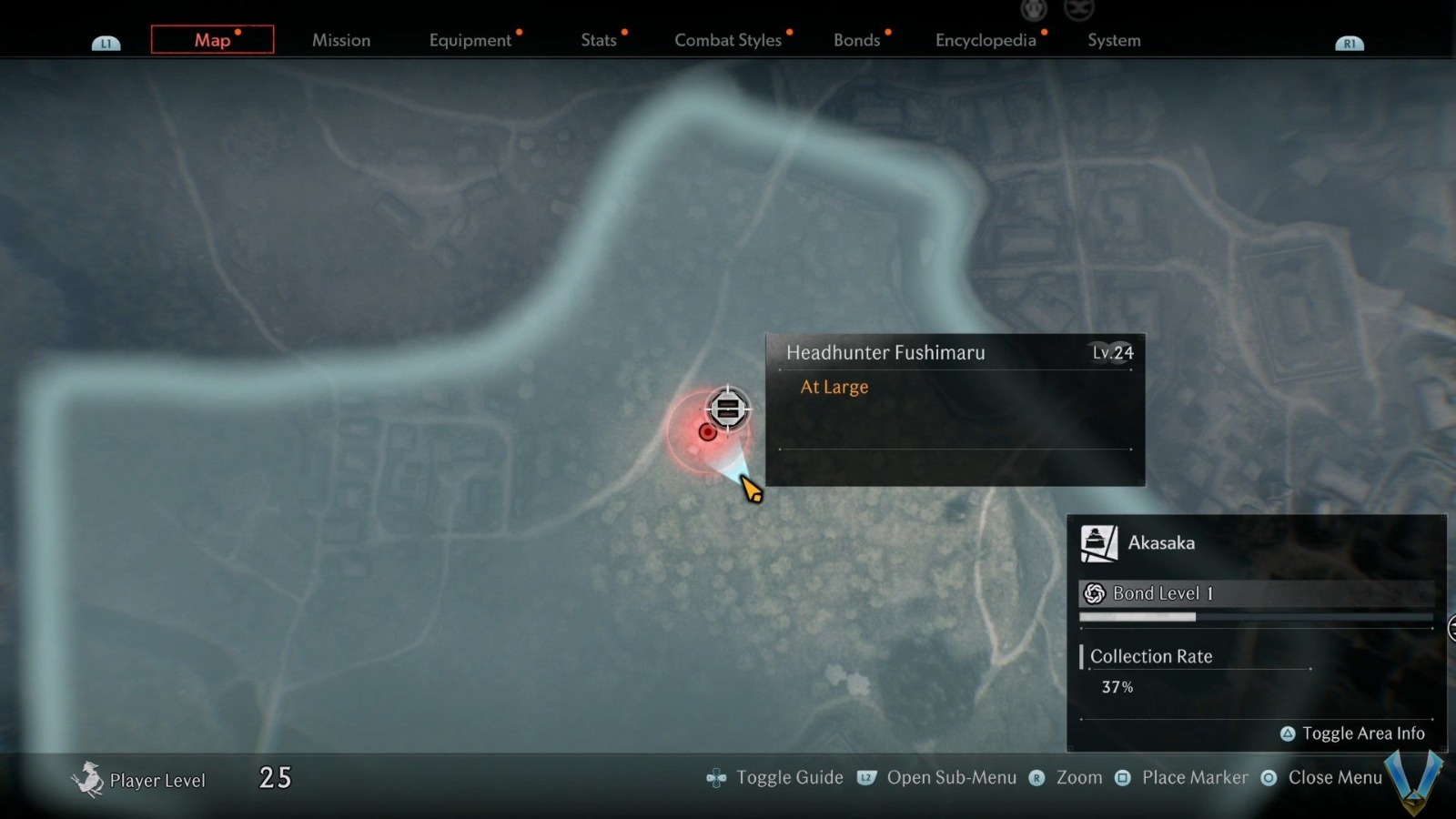The height and width of the screenshot is (819, 1456).
Task: Place a marker on the map
Action: click(1197, 777)
